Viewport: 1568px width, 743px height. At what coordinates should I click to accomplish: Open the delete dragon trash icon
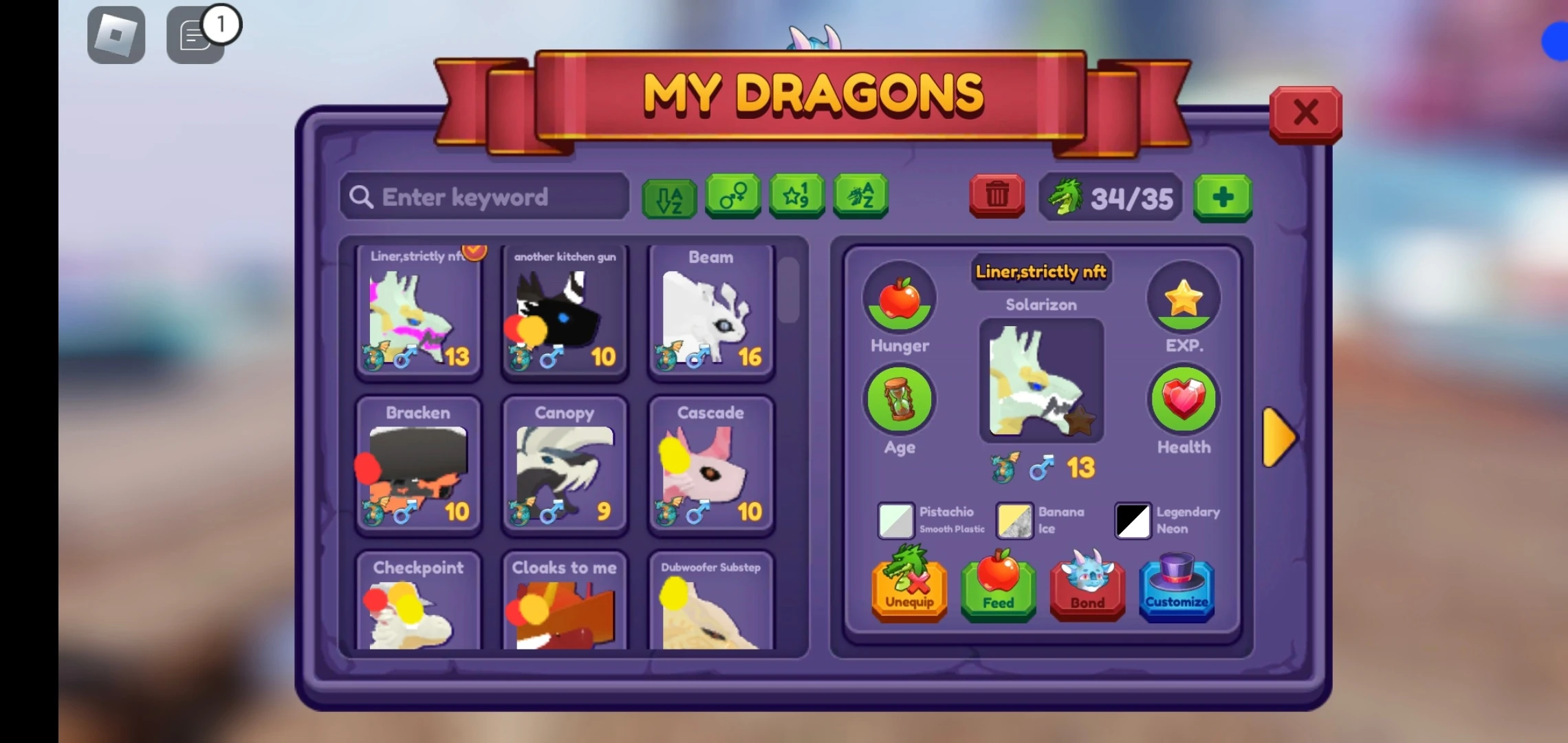pos(997,197)
